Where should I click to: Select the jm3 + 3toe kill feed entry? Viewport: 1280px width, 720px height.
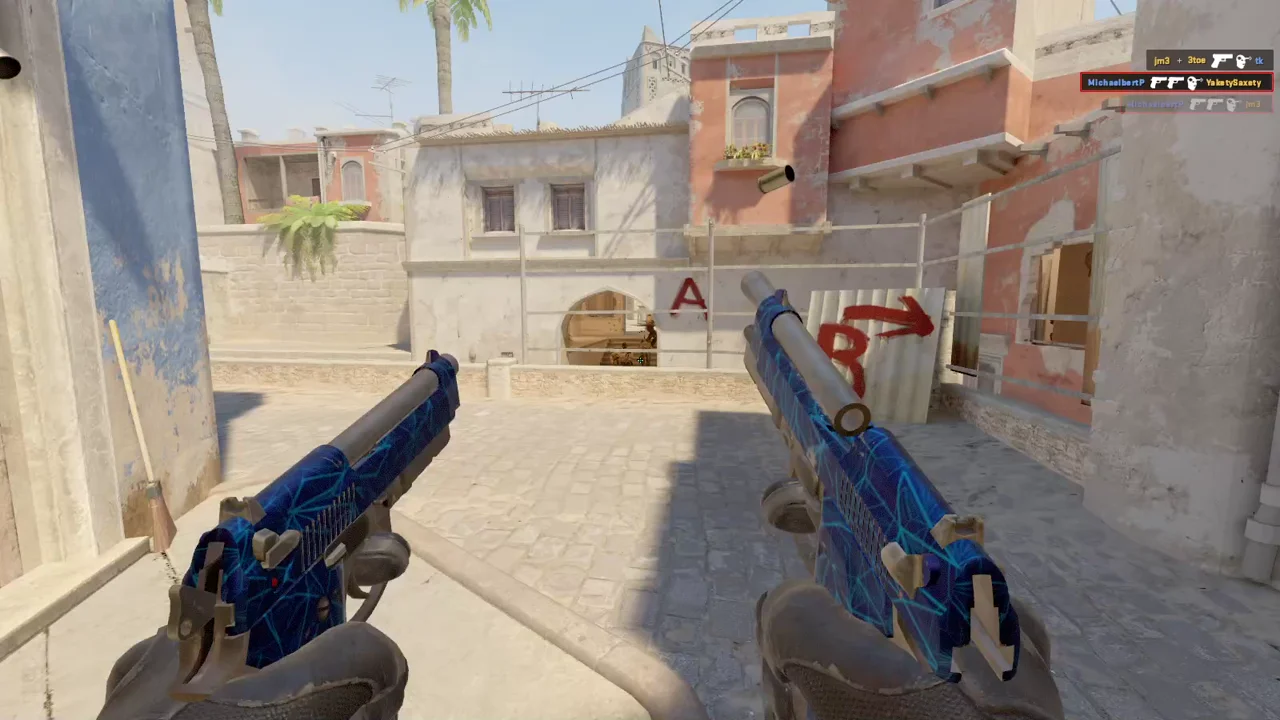(x=1208, y=61)
